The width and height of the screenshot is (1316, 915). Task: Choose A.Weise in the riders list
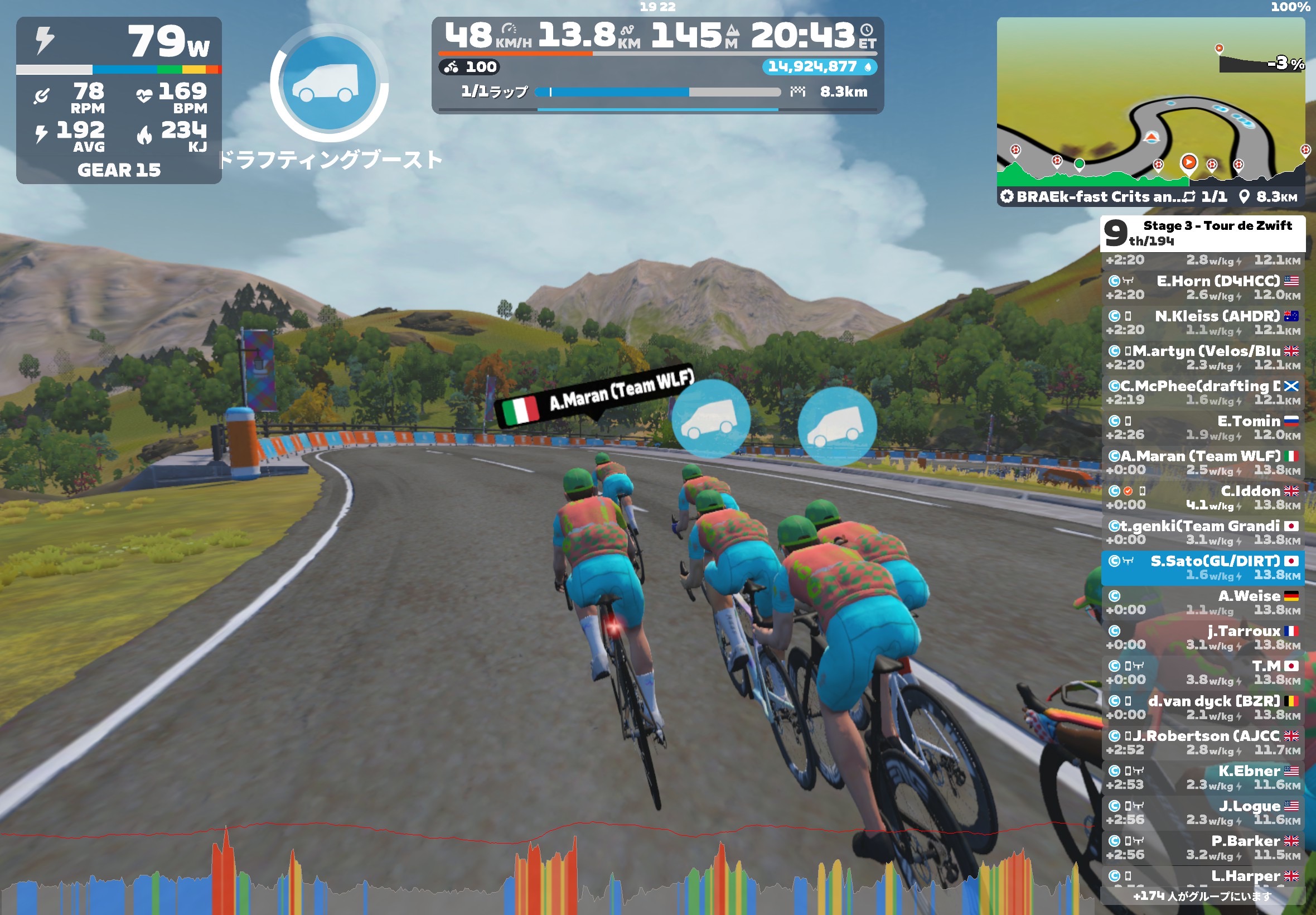(x=1202, y=603)
